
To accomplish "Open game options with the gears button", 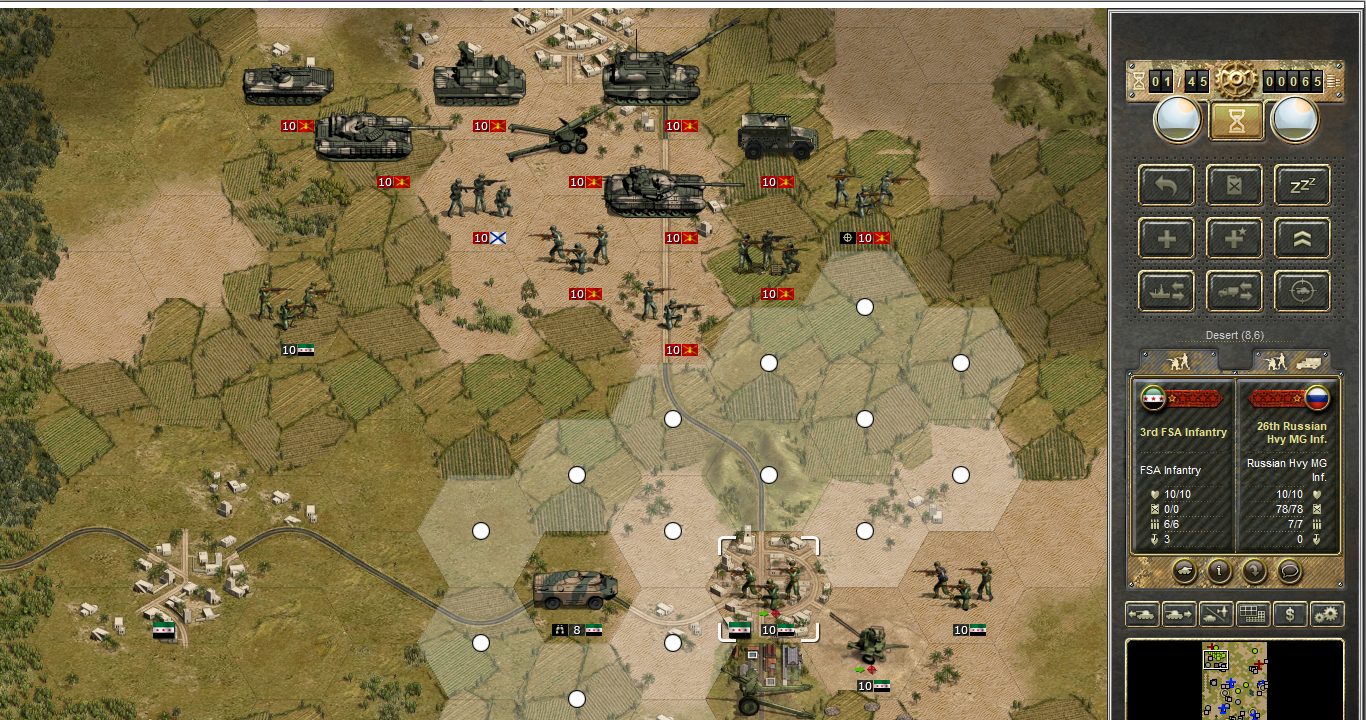I will pos(1327,614).
